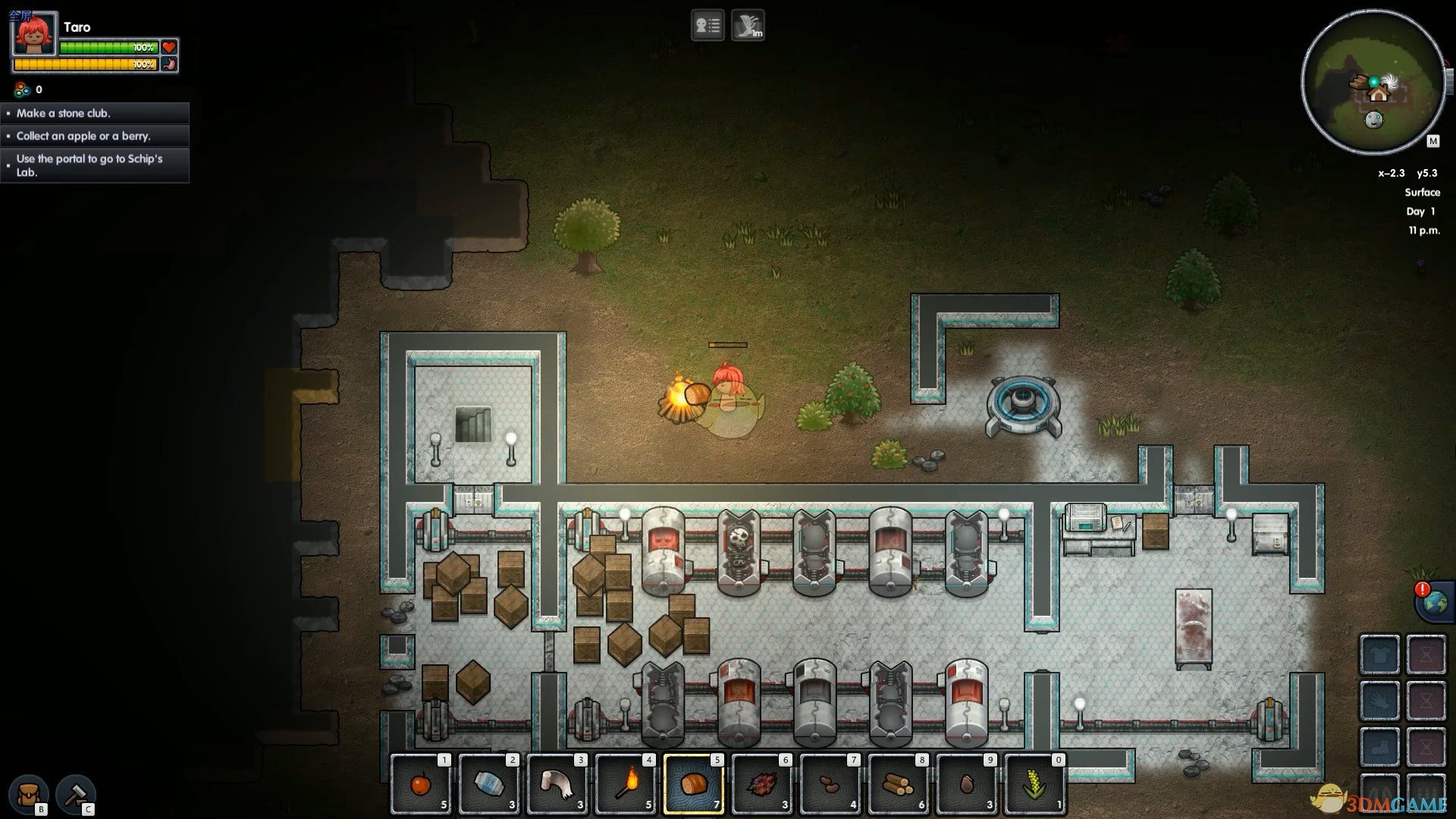This screenshot has height=819, width=1456.
Task: Choose the single seed hotbar slot
Action: (x=966, y=783)
